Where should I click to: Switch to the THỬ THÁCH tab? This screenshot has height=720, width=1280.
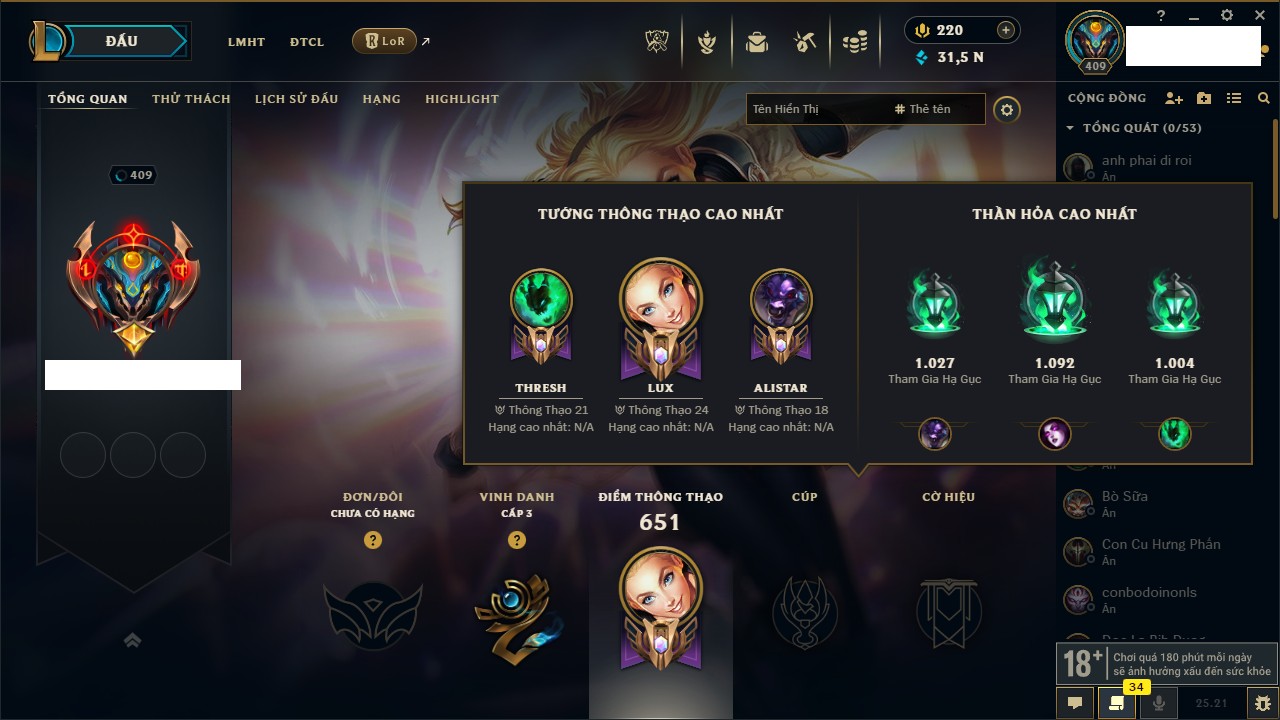pos(191,99)
